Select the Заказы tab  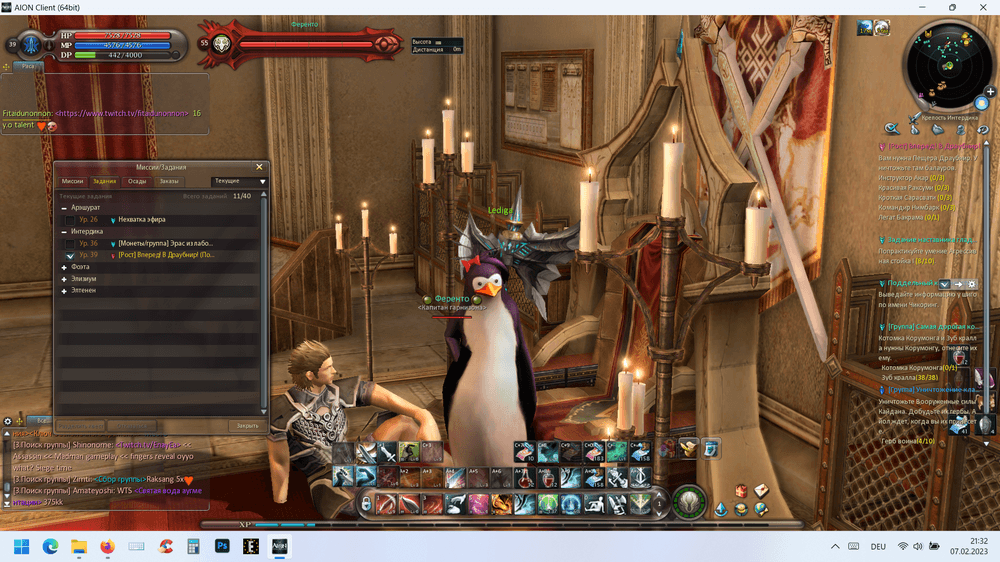(x=168, y=181)
